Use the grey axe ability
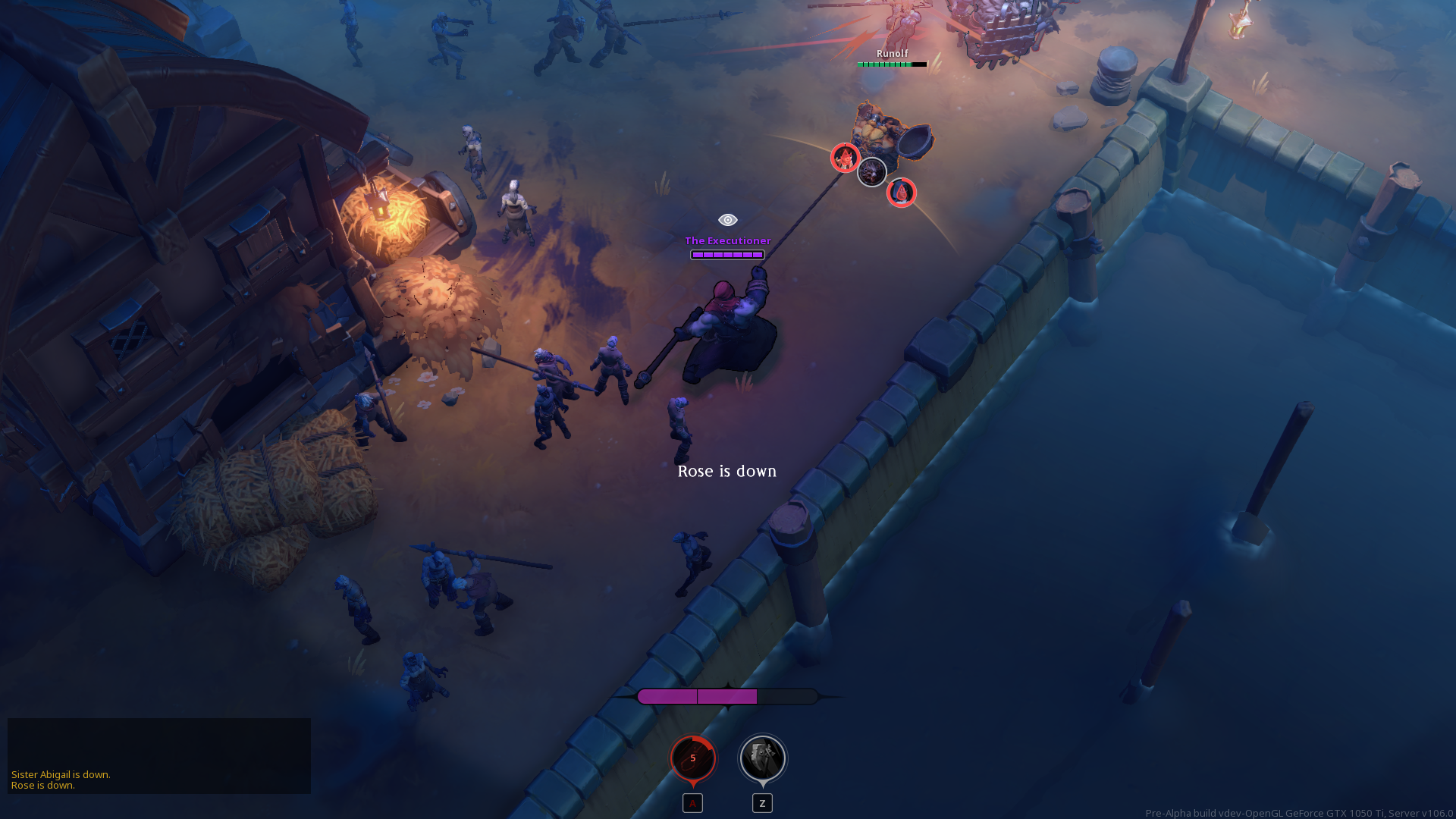The width and height of the screenshot is (1456, 819). 762,758
